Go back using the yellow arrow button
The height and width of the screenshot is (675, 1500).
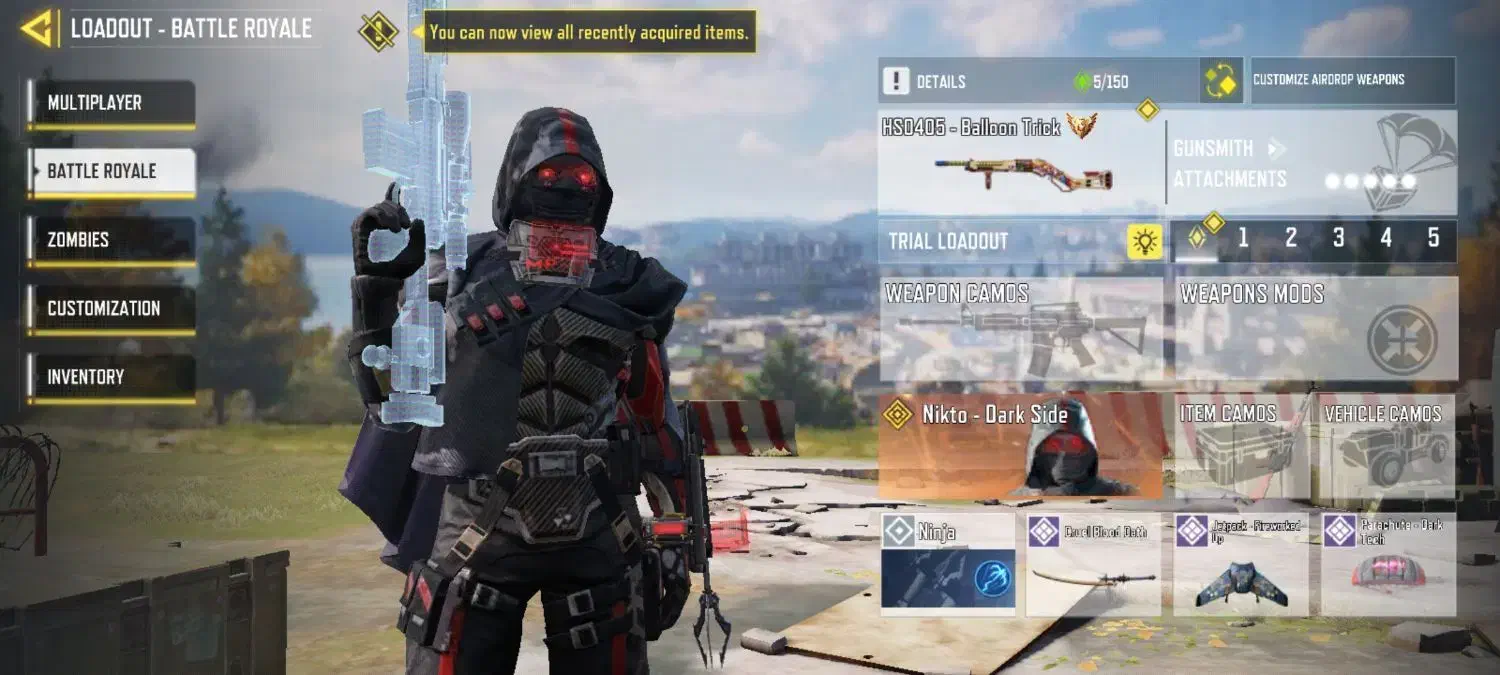(x=38, y=29)
